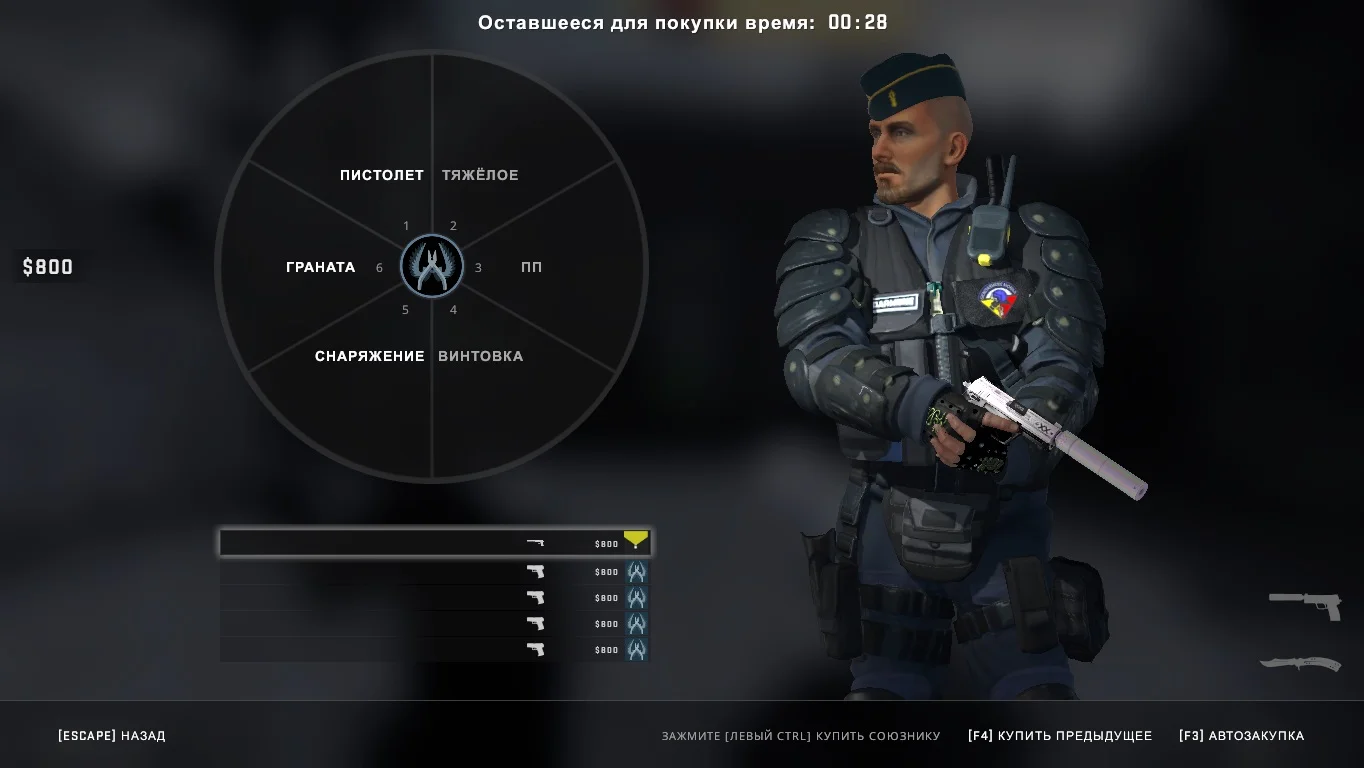Choose the СНАРЯЖЕНИЕ gear section

369,356
